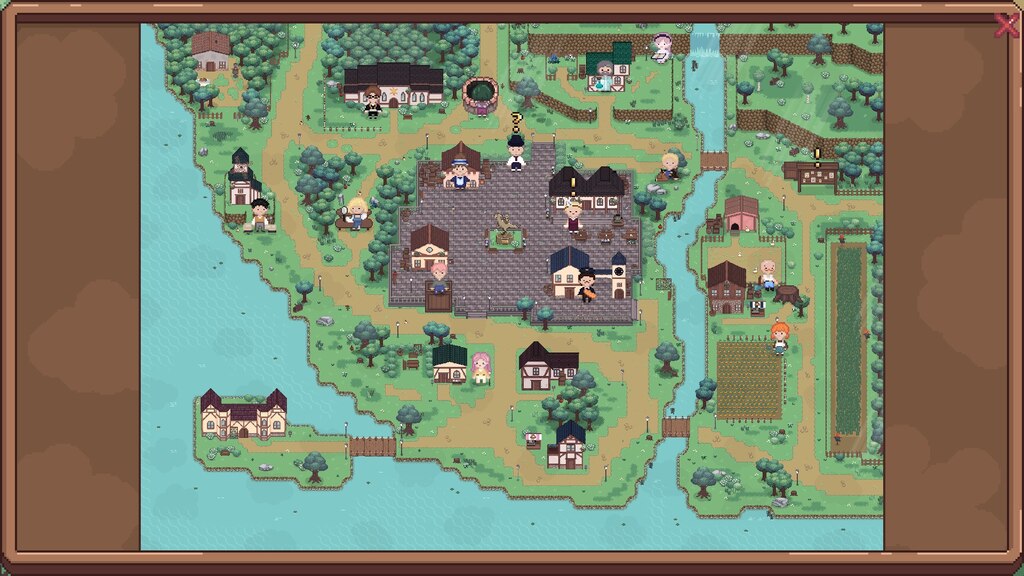Select the gray-haired villager at the green-roofed house
This screenshot has width=1024, height=576.
click(604, 74)
